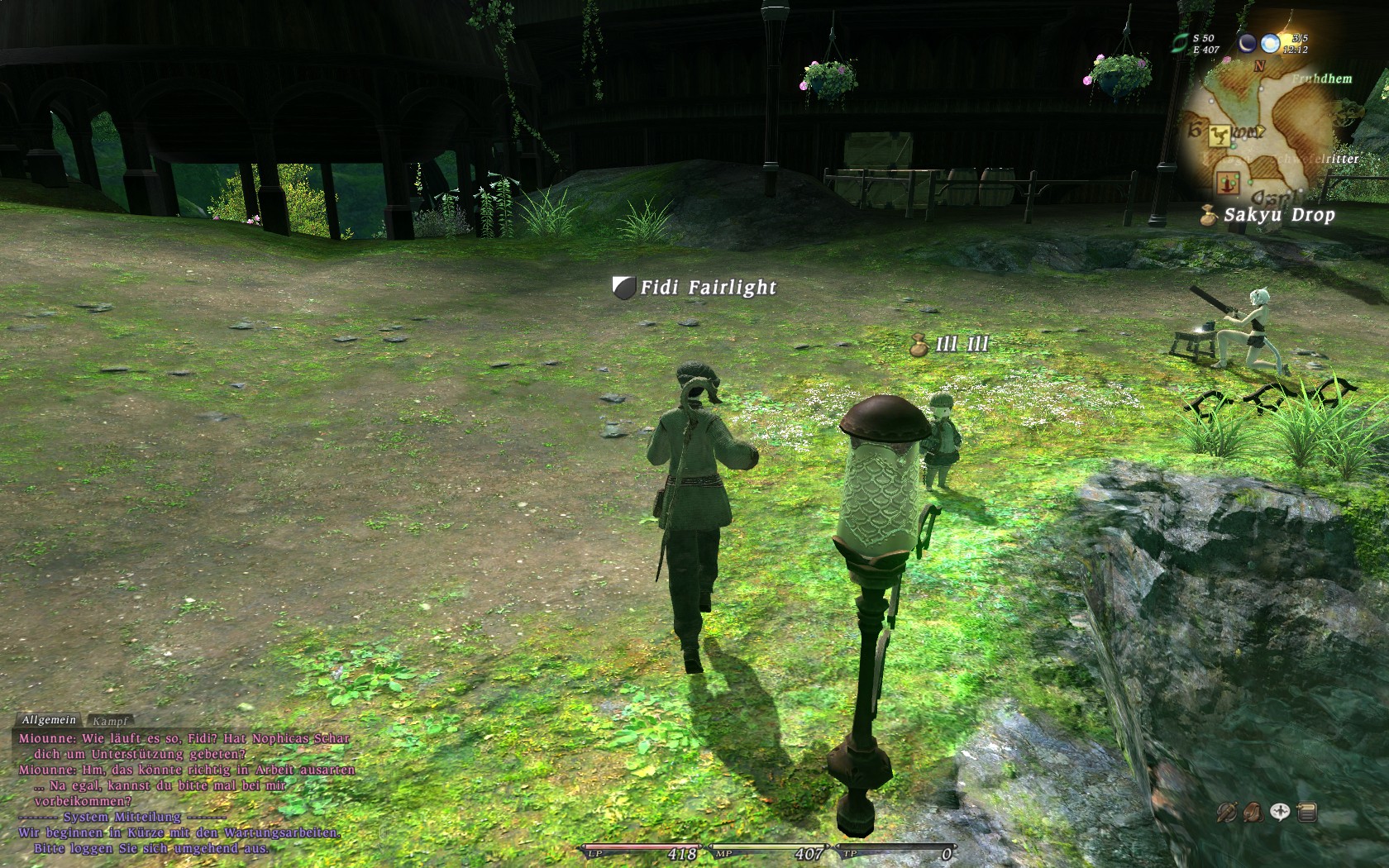Click the crescent moon phase icon
Screen dimensions: 1389x868
click(x=1247, y=43)
